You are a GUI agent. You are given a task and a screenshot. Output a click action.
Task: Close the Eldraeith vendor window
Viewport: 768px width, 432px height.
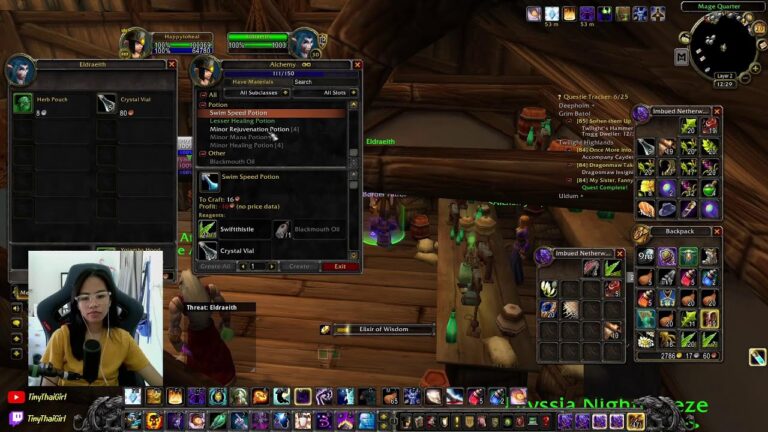coord(171,64)
